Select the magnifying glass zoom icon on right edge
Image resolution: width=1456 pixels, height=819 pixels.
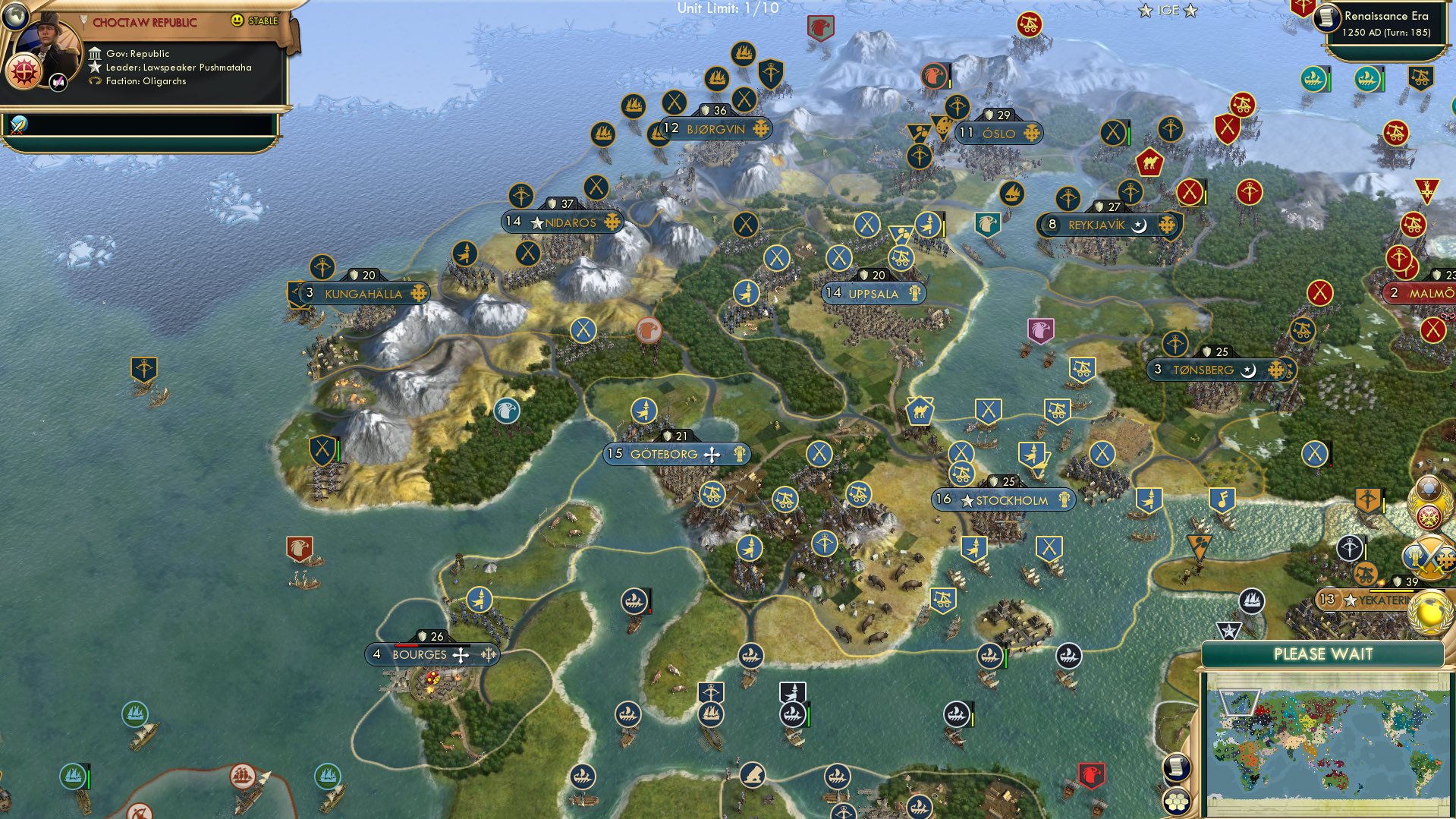click(1430, 487)
